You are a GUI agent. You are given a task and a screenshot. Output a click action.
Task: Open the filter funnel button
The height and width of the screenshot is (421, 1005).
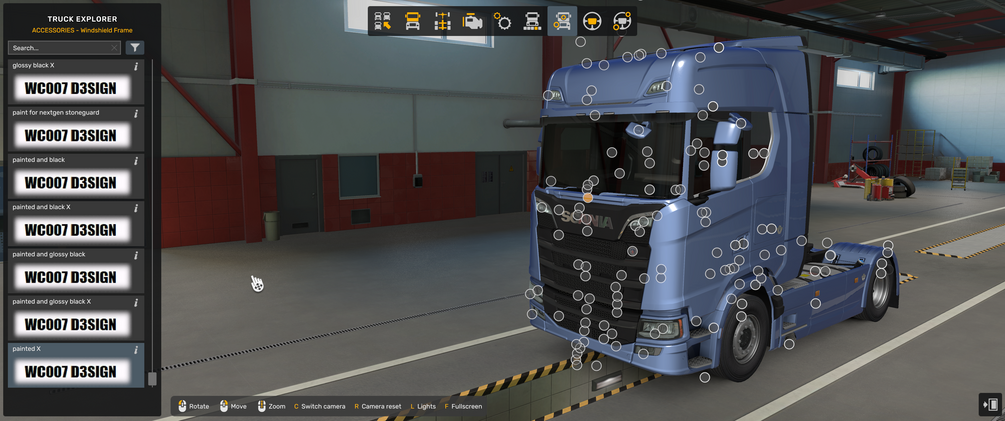point(135,48)
